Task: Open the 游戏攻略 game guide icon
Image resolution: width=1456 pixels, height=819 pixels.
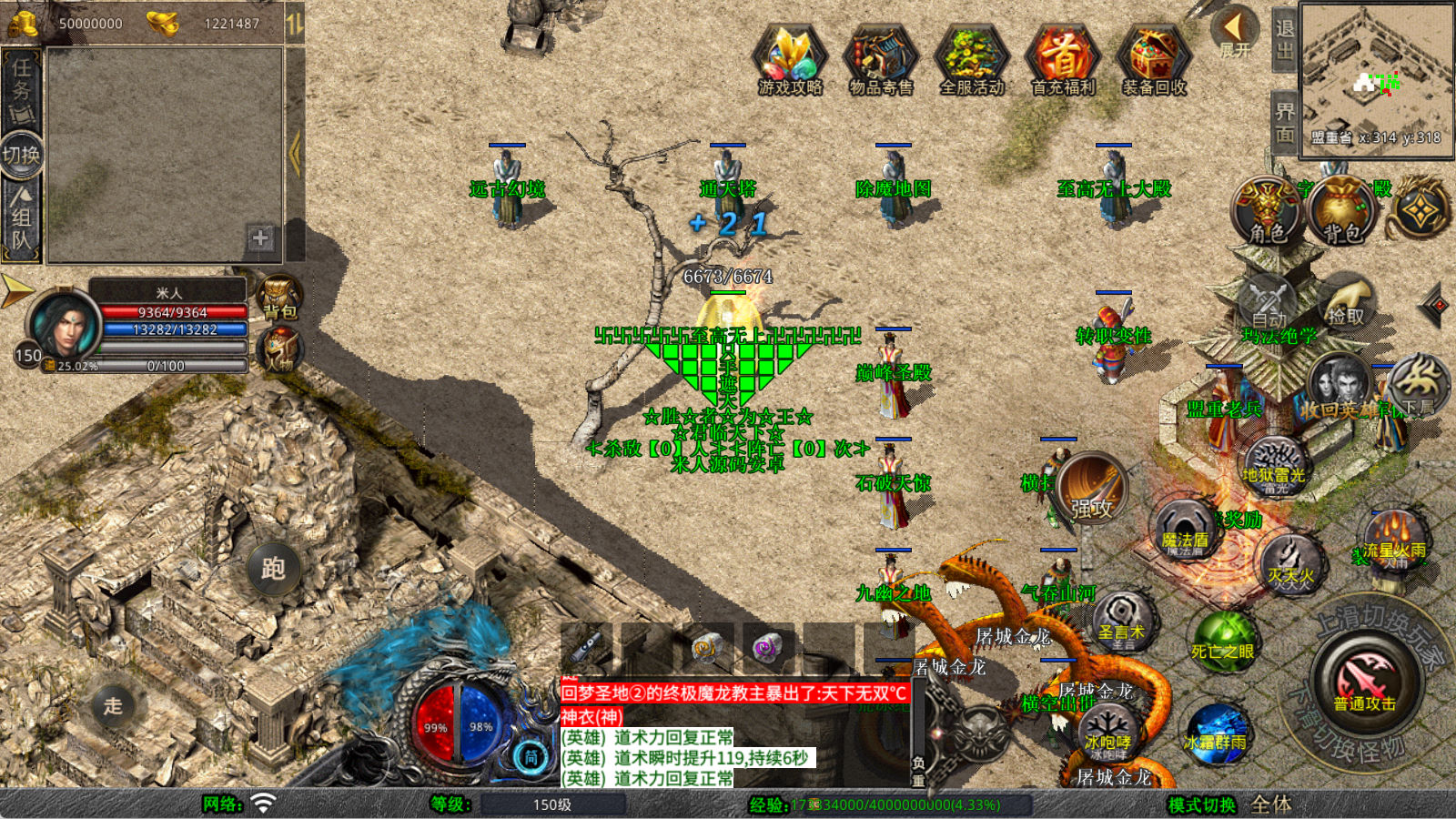Action: click(790, 60)
